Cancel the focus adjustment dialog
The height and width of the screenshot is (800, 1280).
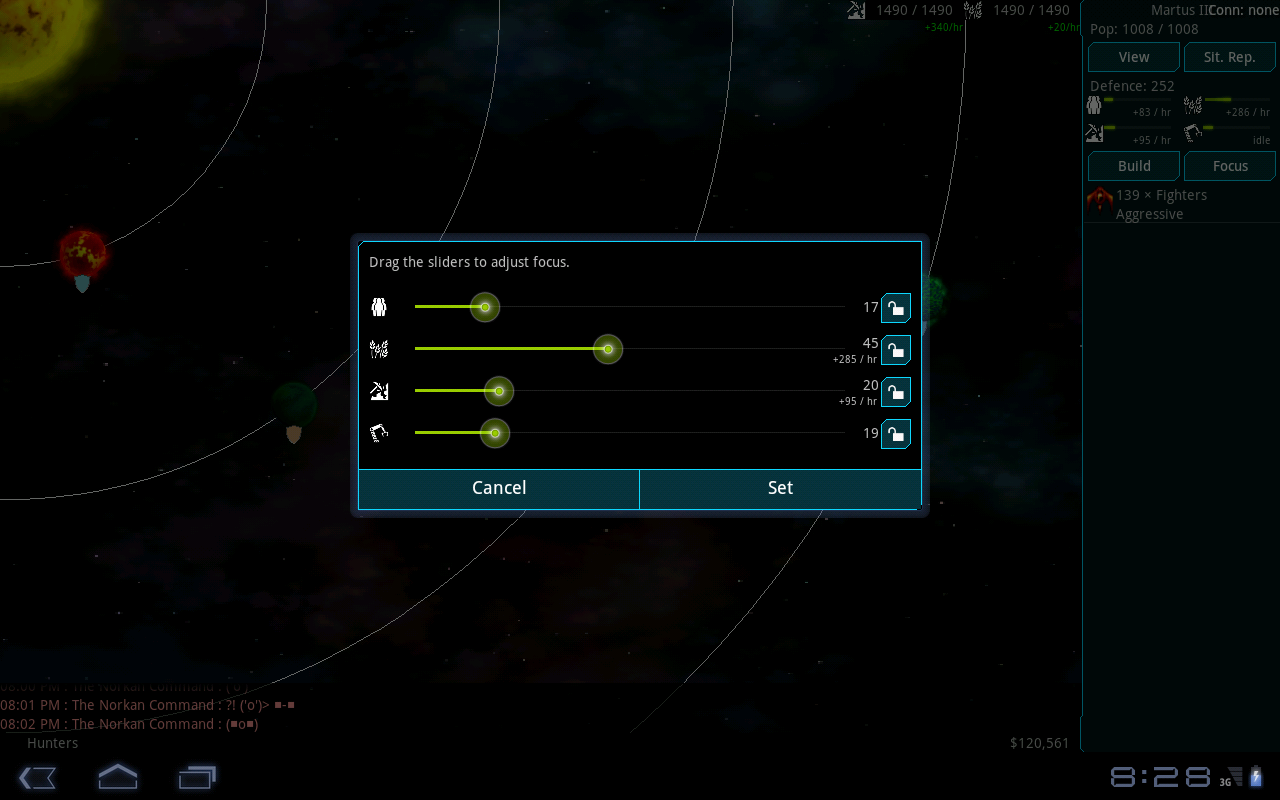(x=499, y=488)
